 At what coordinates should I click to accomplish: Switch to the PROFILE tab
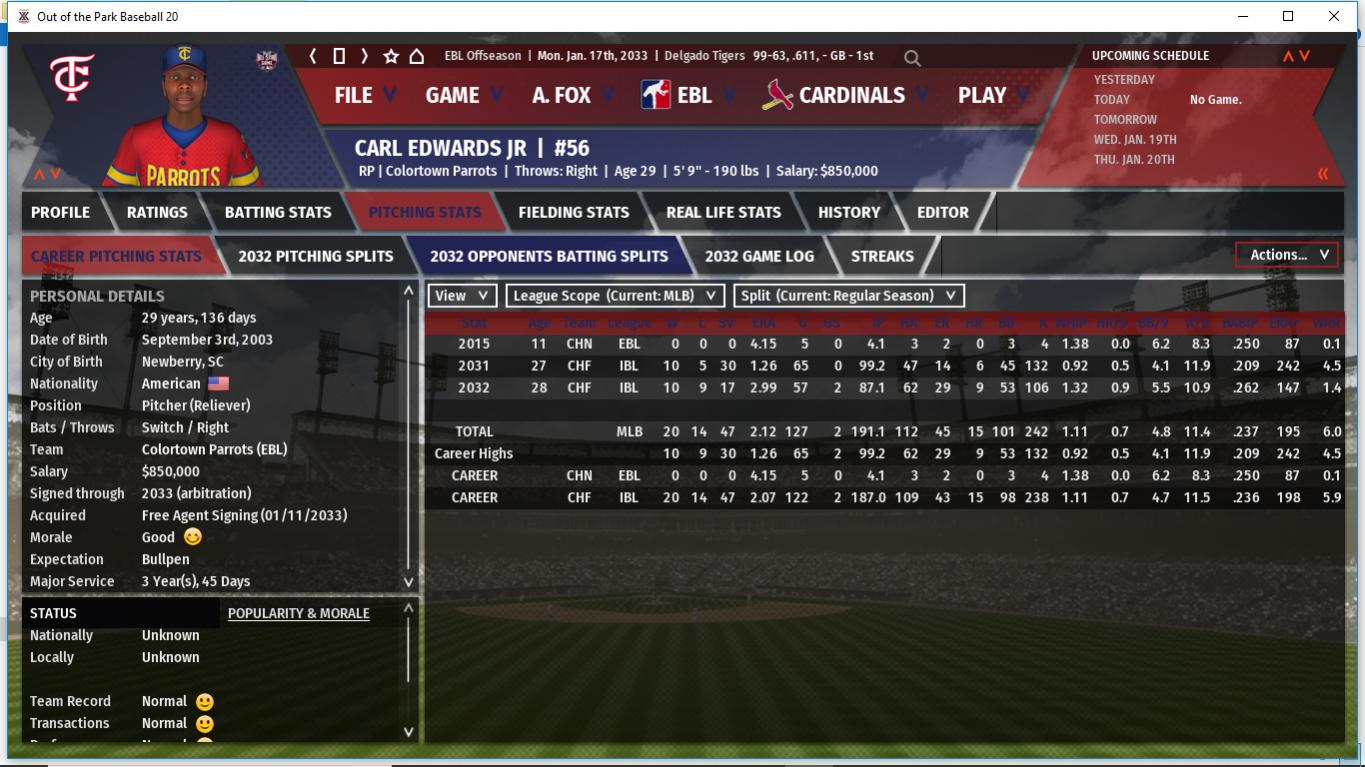[60, 212]
